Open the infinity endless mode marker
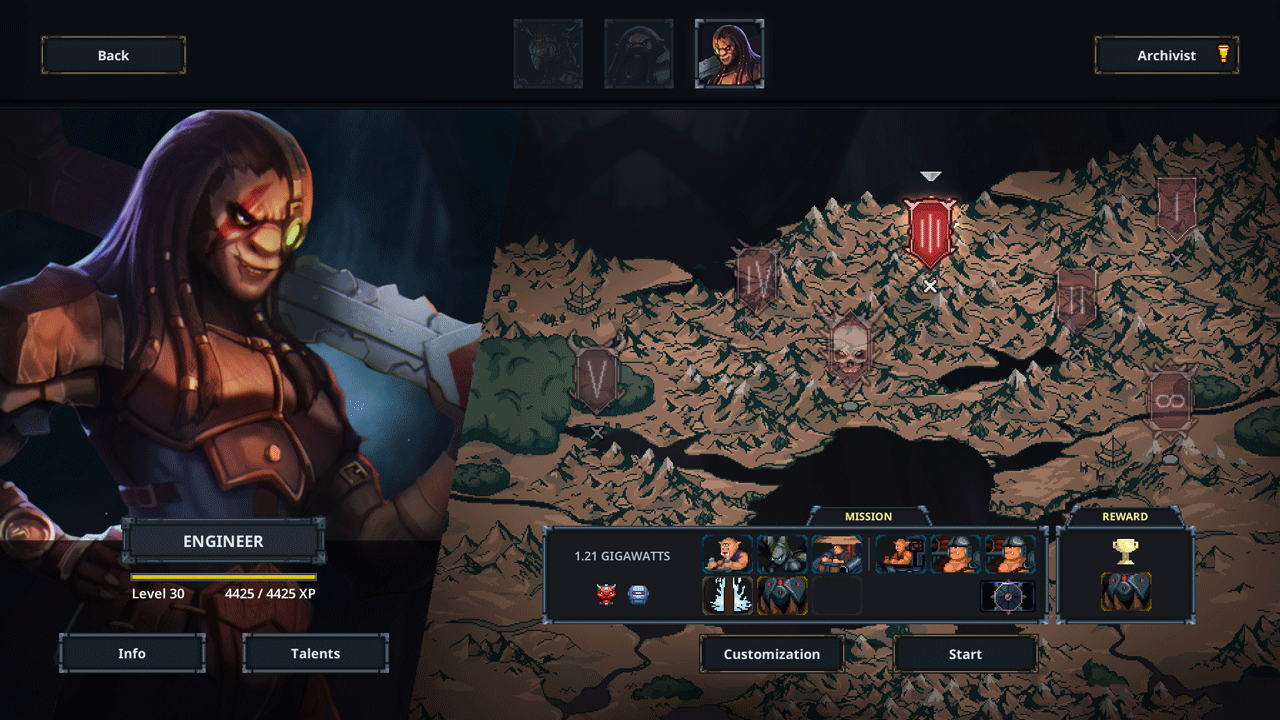The image size is (1280, 720). point(1170,402)
